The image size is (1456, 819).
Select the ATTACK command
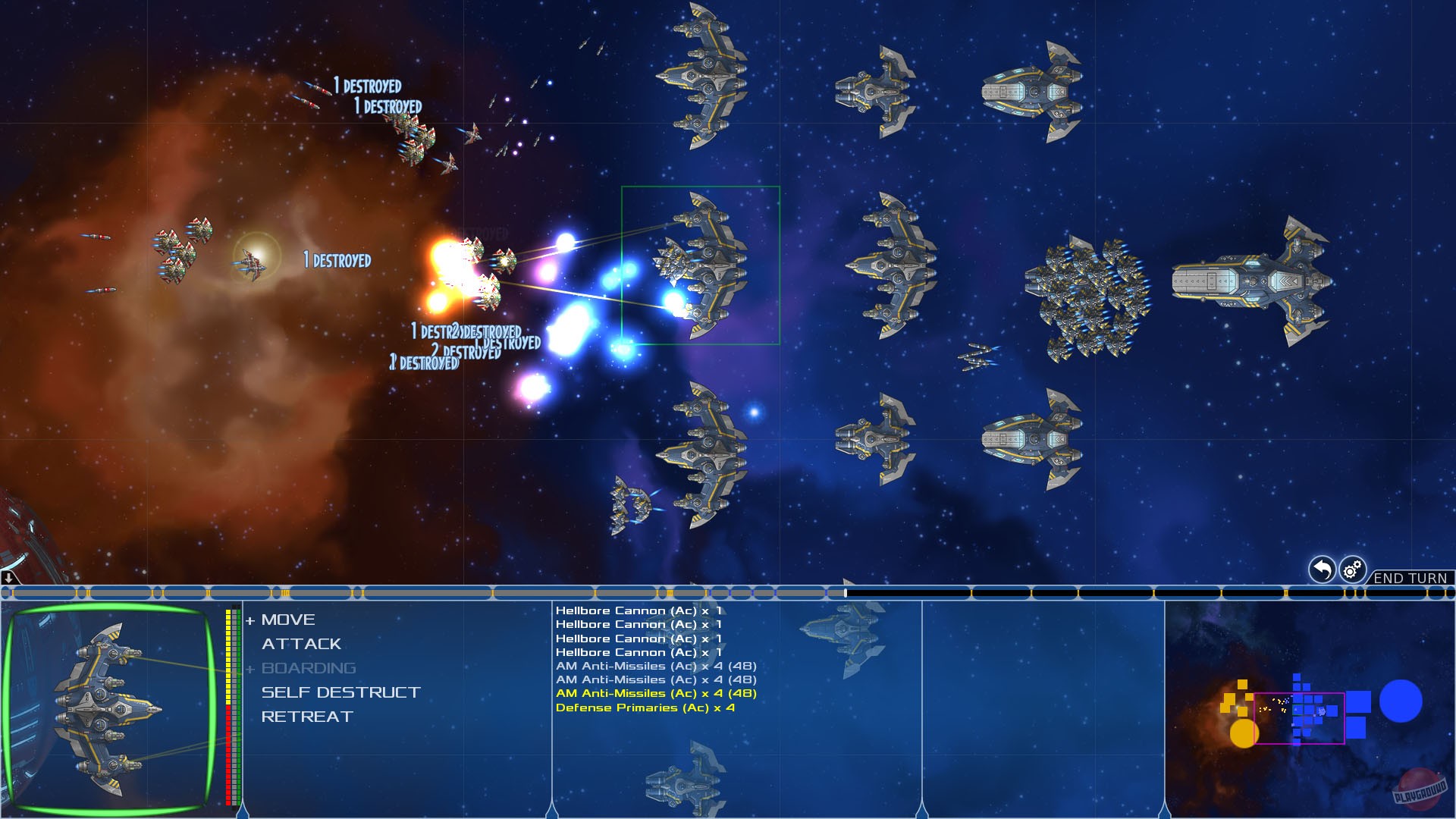tap(301, 644)
